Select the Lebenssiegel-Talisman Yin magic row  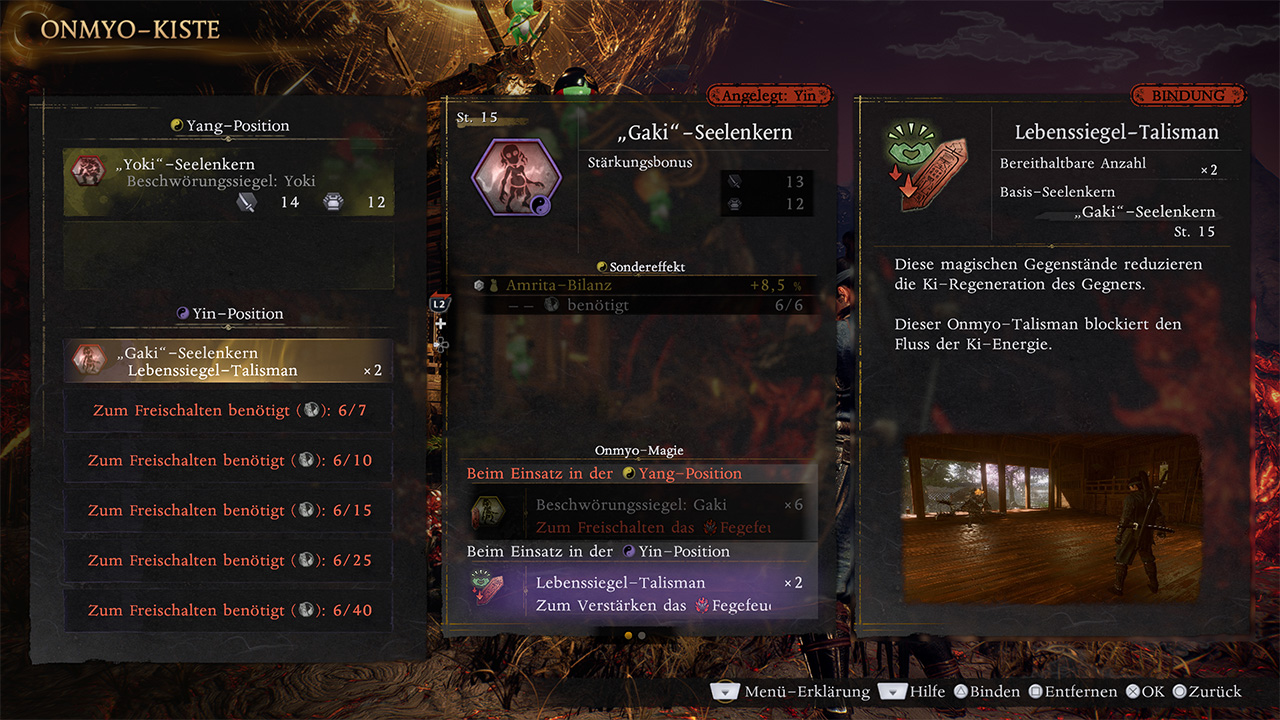click(x=641, y=592)
